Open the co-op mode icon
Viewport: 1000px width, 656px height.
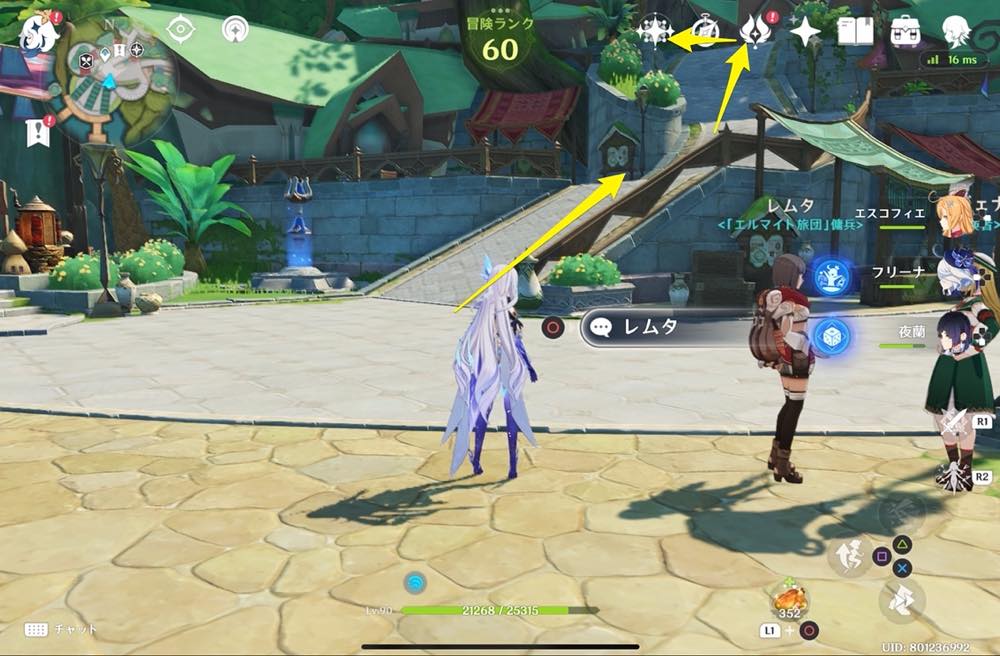coord(236,29)
